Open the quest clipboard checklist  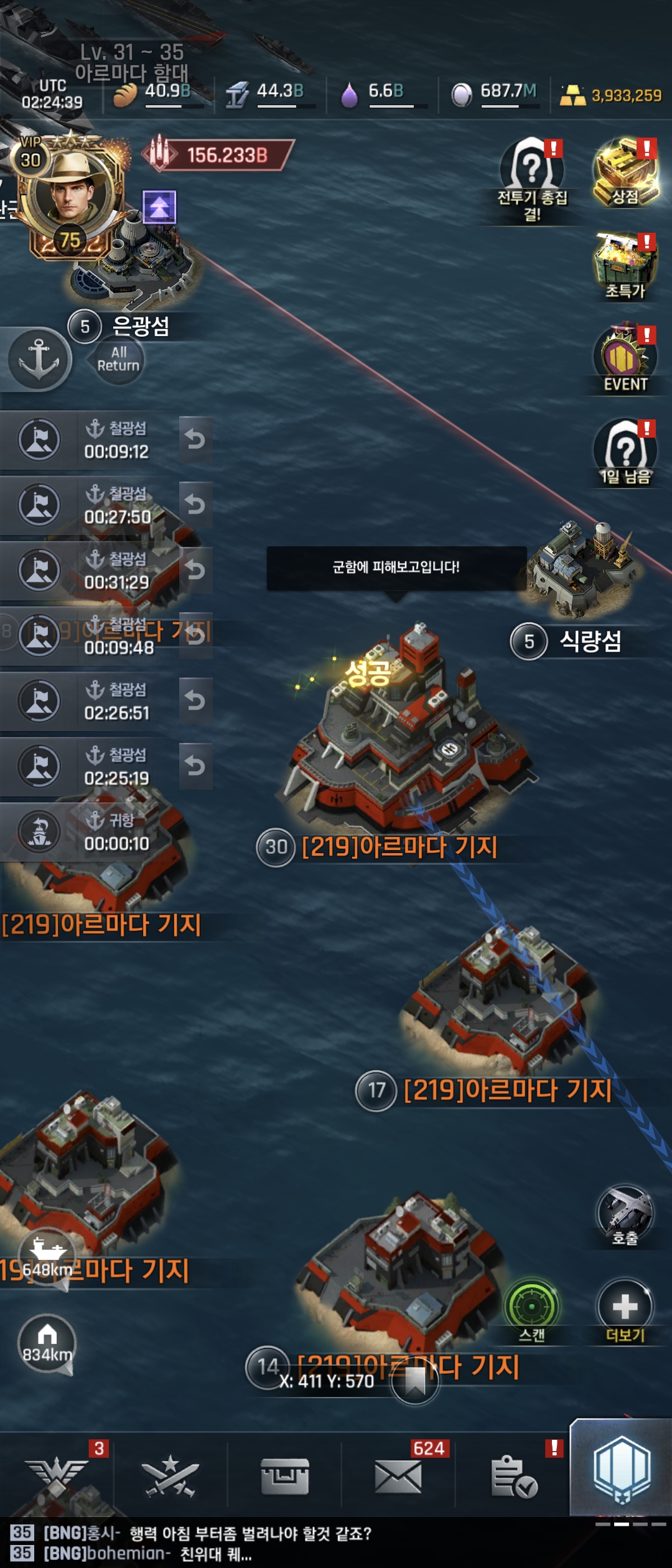[x=513, y=1476]
